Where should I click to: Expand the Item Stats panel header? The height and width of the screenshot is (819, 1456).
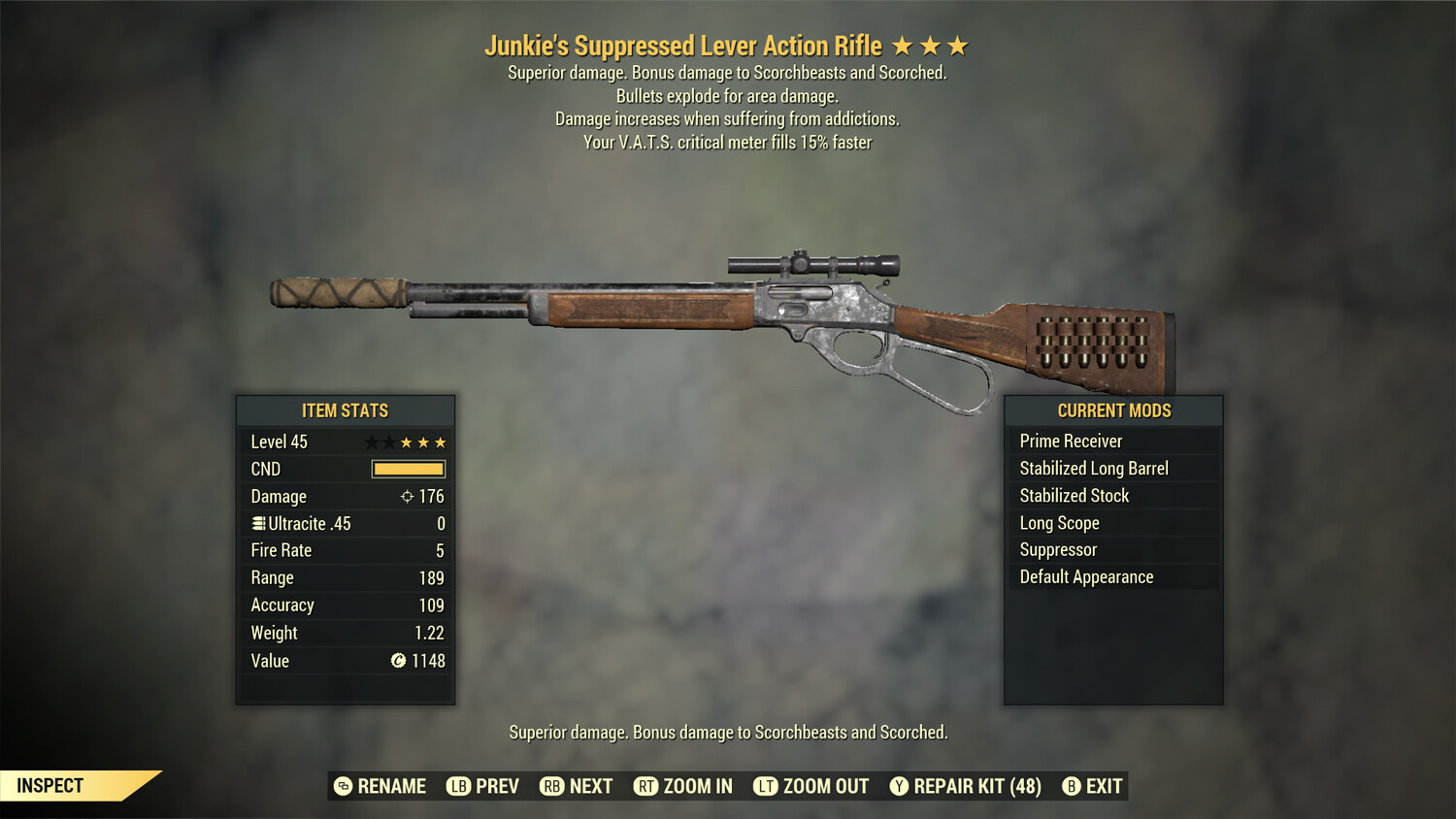pyautogui.click(x=345, y=410)
